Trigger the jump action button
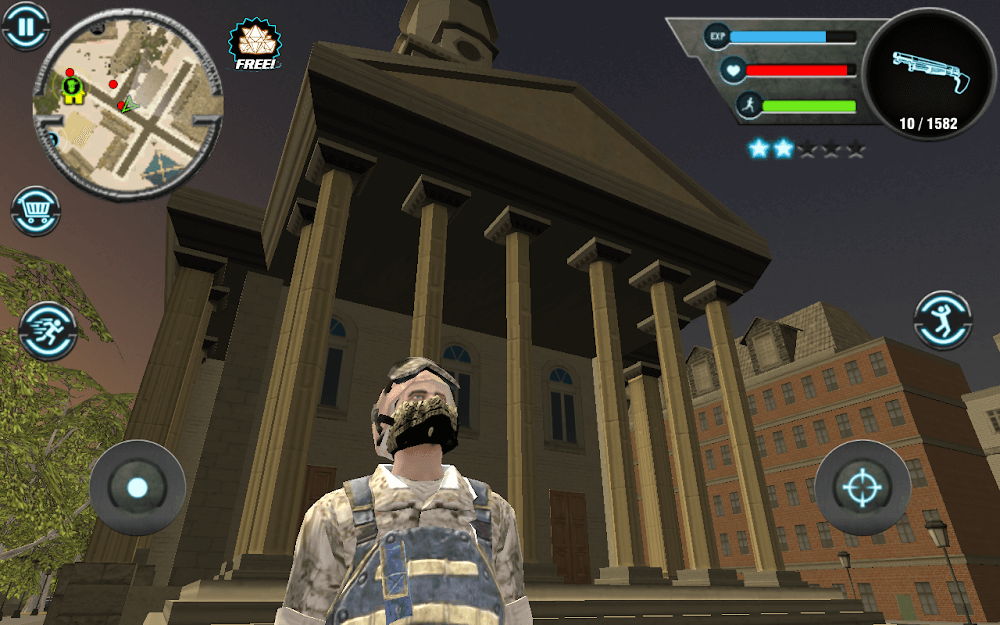Screen dimensions: 1000x625 [x=943, y=321]
